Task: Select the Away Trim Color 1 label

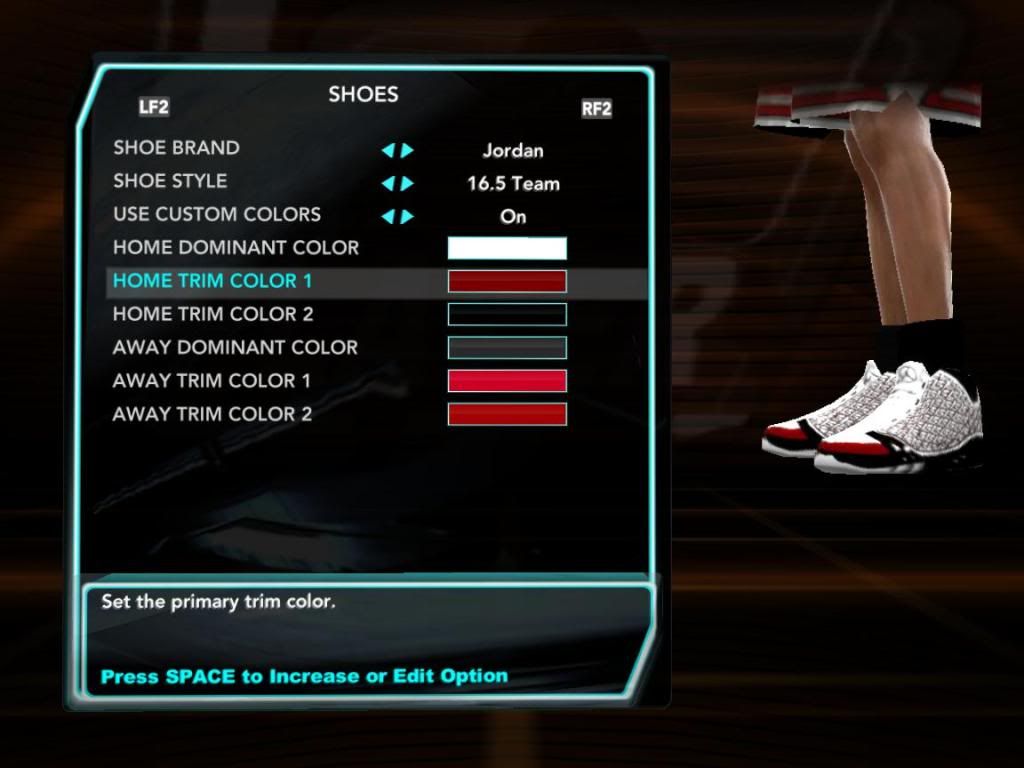Action: (x=212, y=381)
